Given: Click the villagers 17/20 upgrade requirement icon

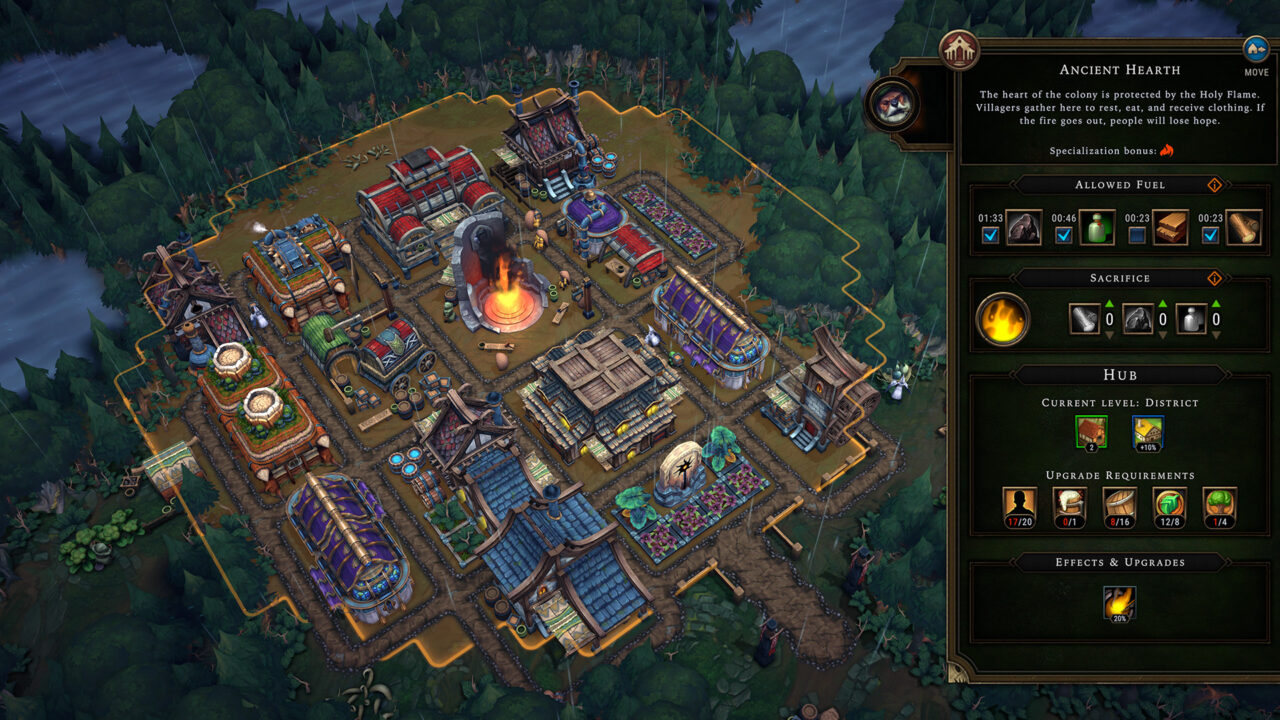Looking at the screenshot, I should click(1017, 505).
